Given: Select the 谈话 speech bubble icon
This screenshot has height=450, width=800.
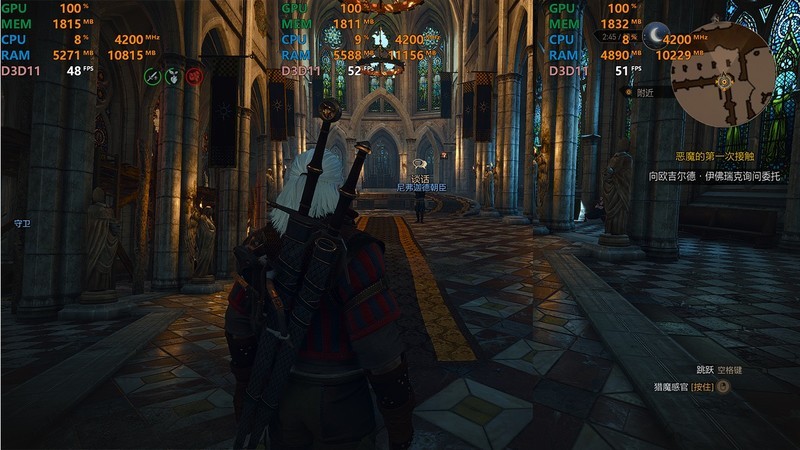Looking at the screenshot, I should [x=419, y=163].
